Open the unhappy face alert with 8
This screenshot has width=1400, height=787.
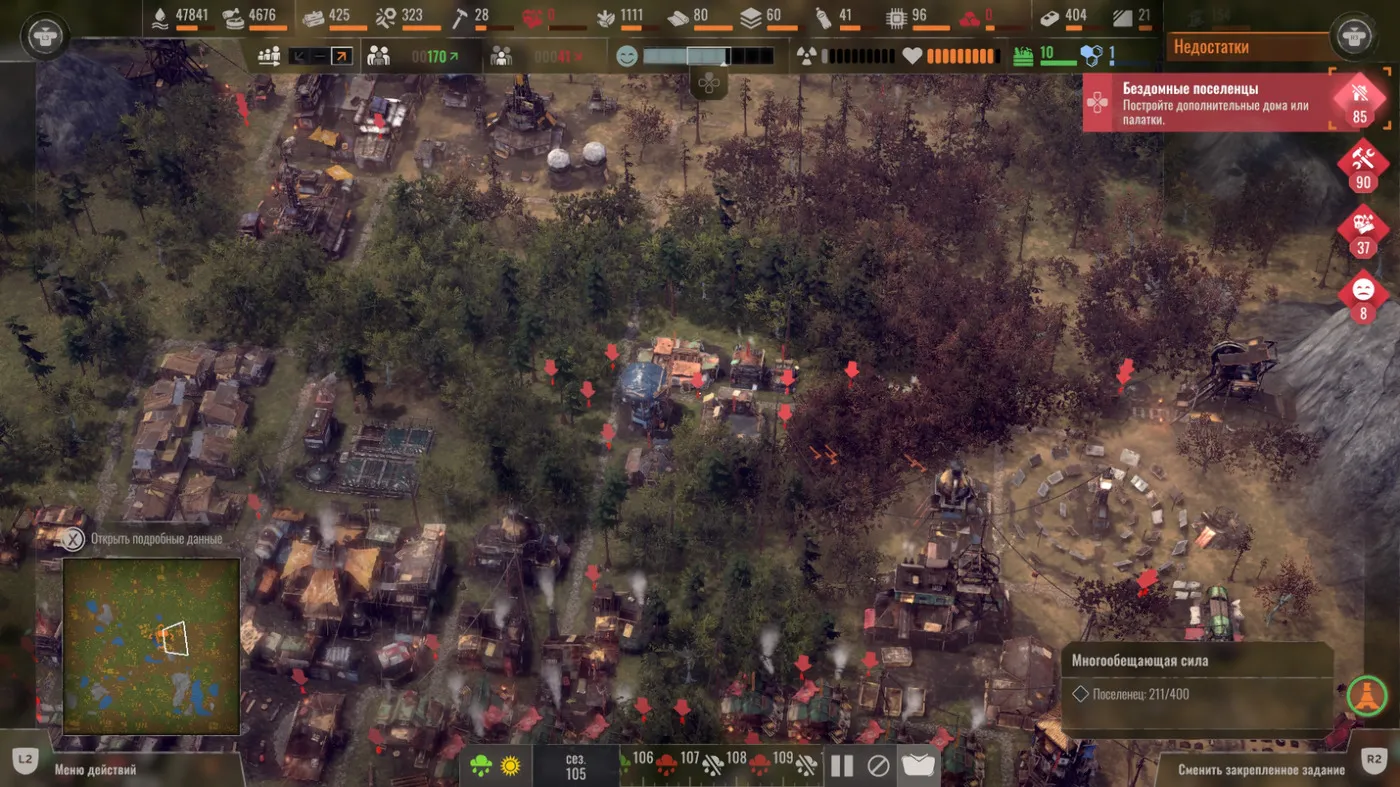point(1363,295)
